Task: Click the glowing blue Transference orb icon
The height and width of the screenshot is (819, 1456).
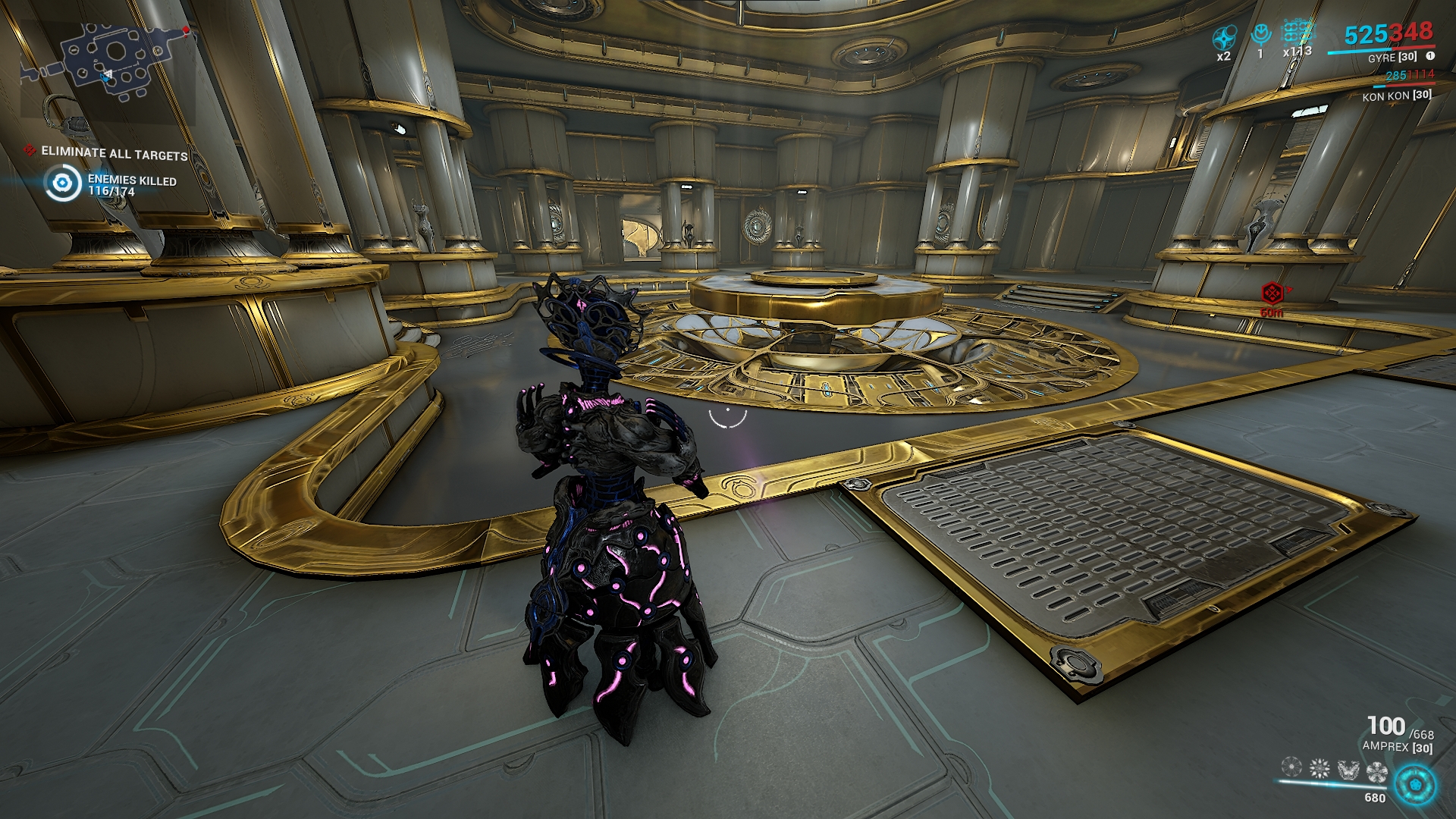Action: (x=1415, y=786)
